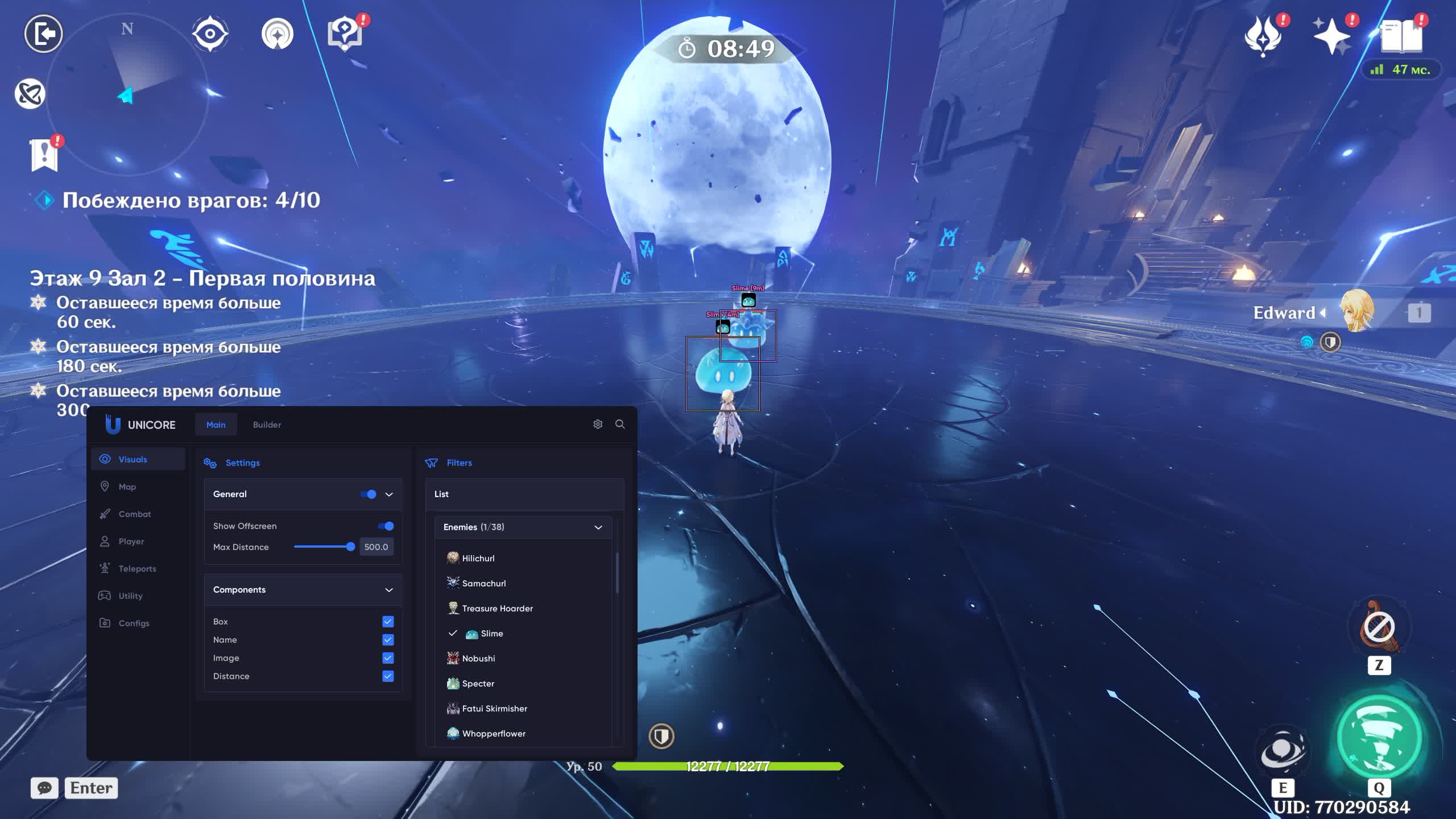Disable the Distance component checkbox
Image resolution: width=1456 pixels, height=819 pixels.
pos(388,676)
